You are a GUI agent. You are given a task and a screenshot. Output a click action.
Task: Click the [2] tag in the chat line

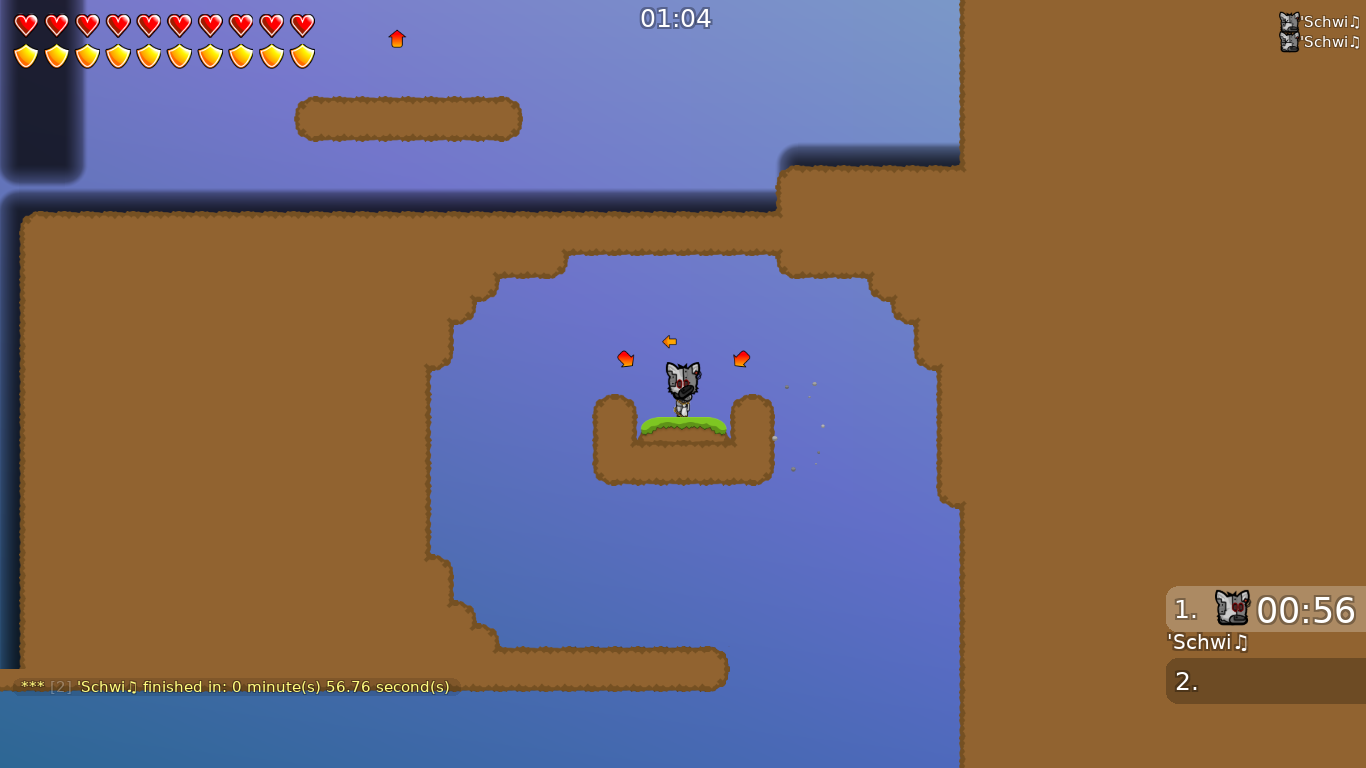pyautogui.click(x=59, y=687)
